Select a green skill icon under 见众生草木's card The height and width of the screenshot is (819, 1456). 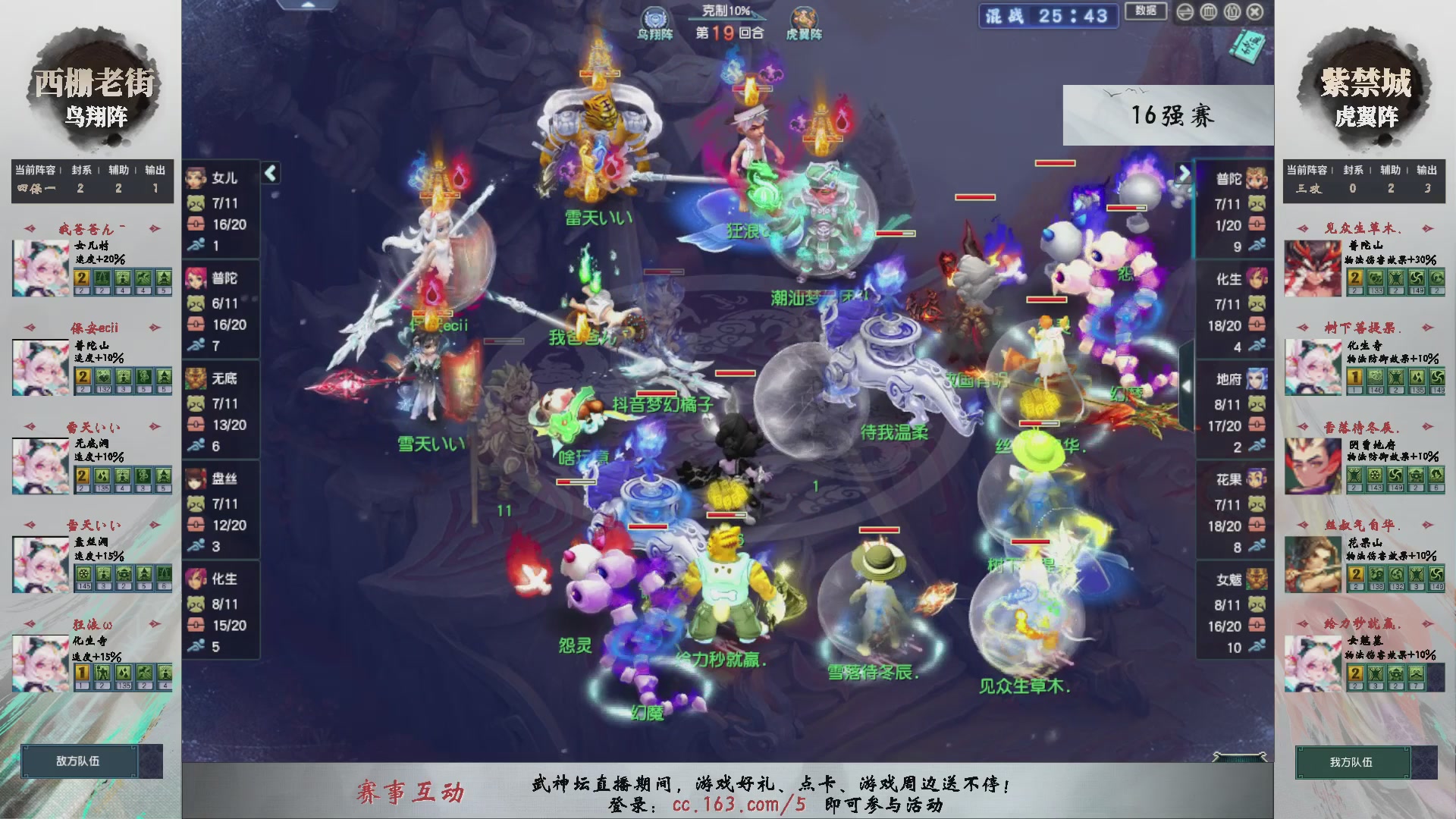click(1376, 278)
